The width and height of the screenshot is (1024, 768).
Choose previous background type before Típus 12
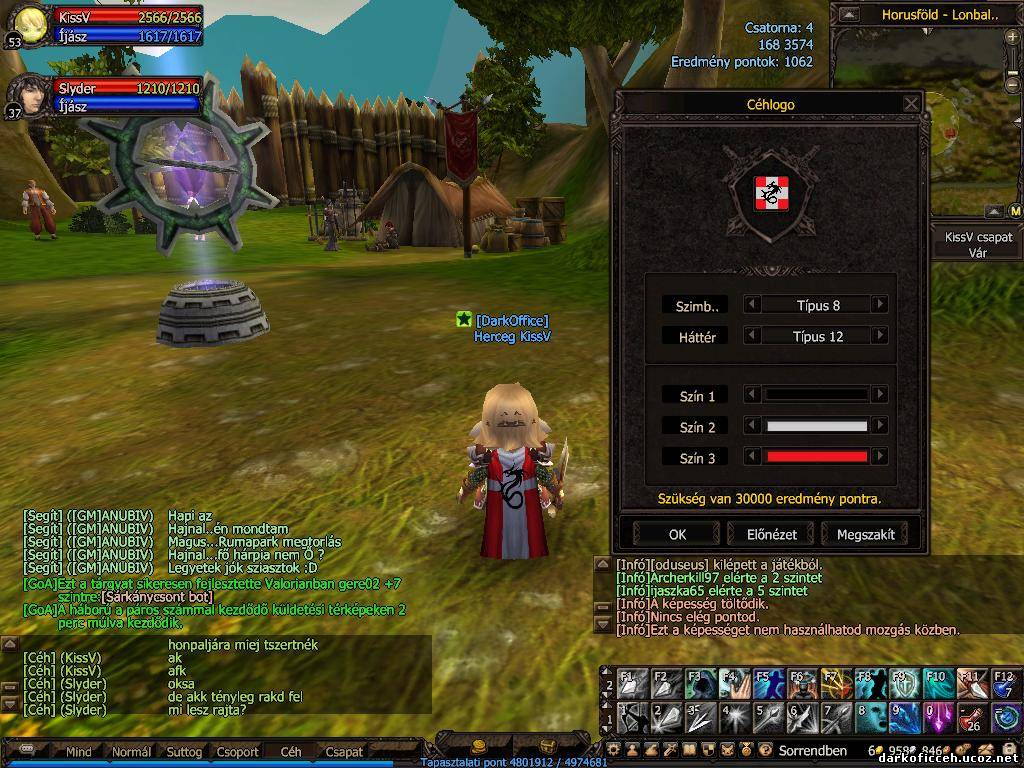point(753,337)
